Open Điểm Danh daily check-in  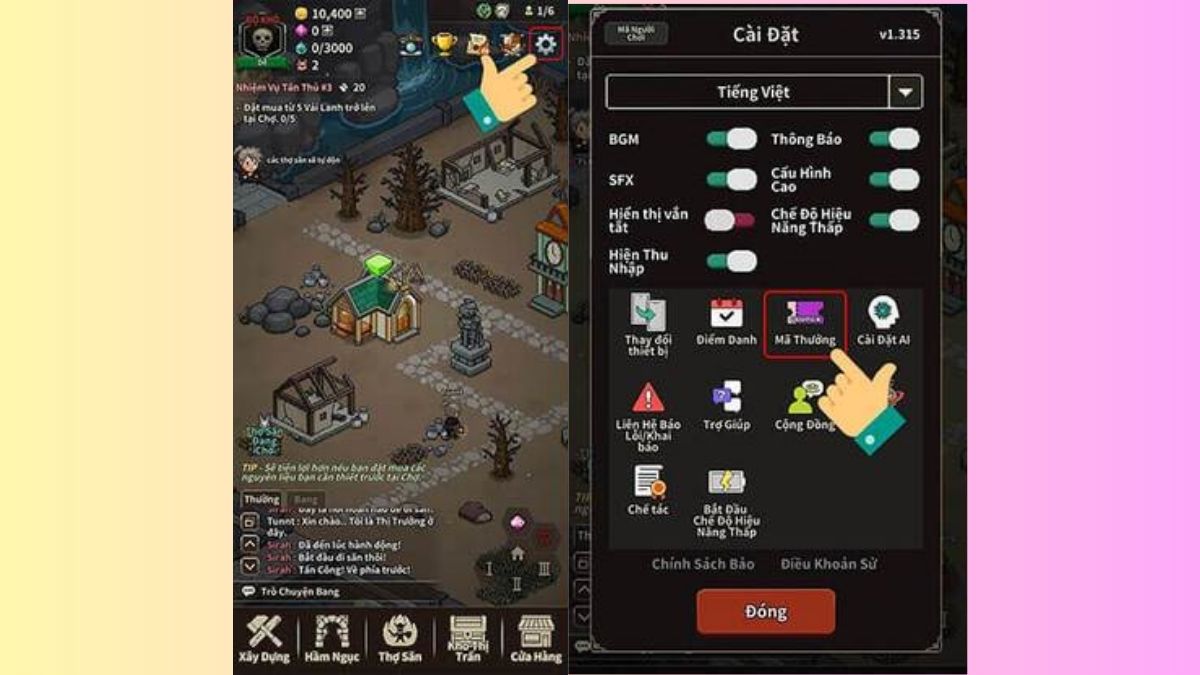(726, 323)
